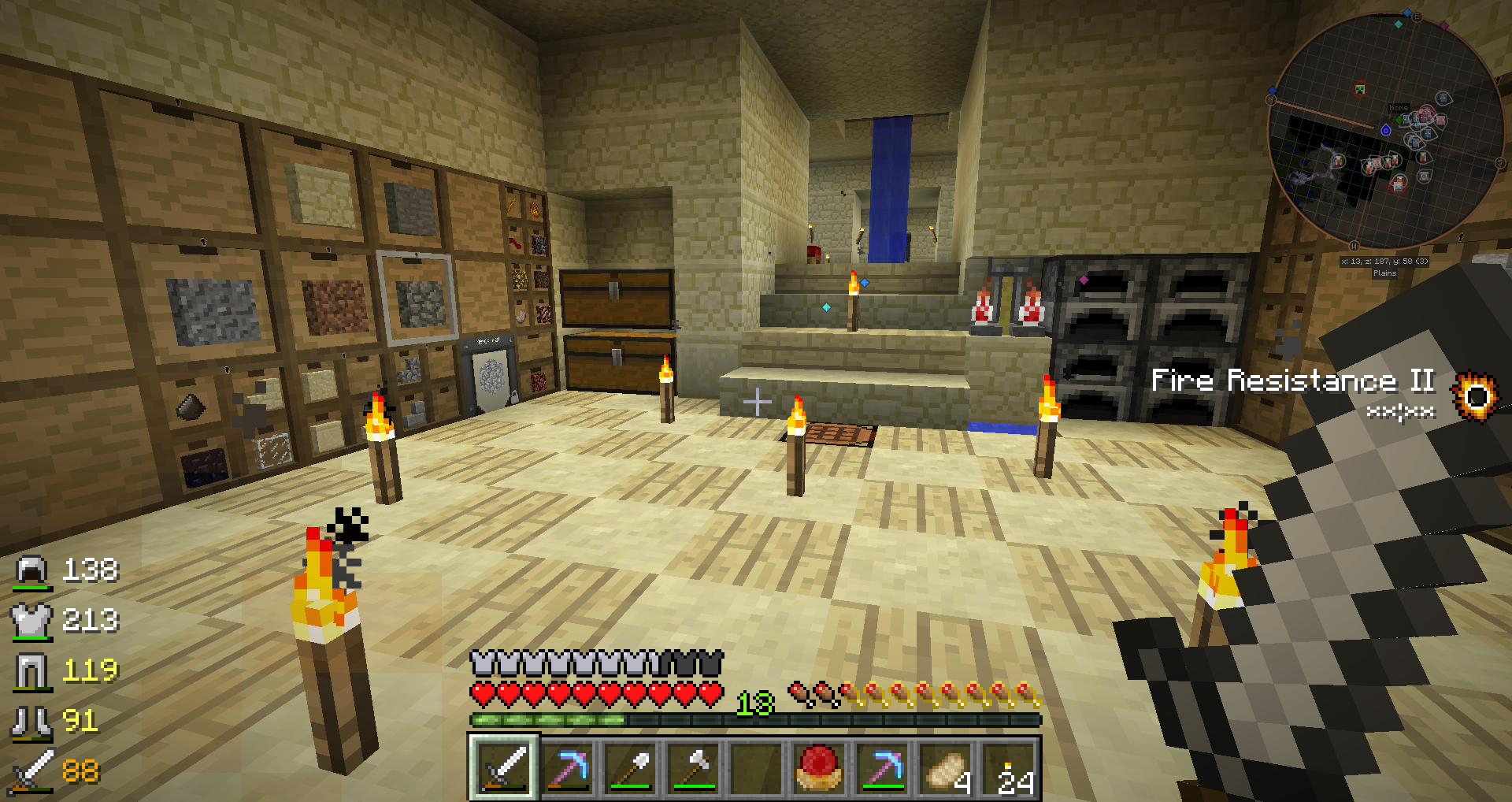Select the green home waypoint on minimap
Image resolution: width=1512 pixels, height=802 pixels.
point(1399,119)
